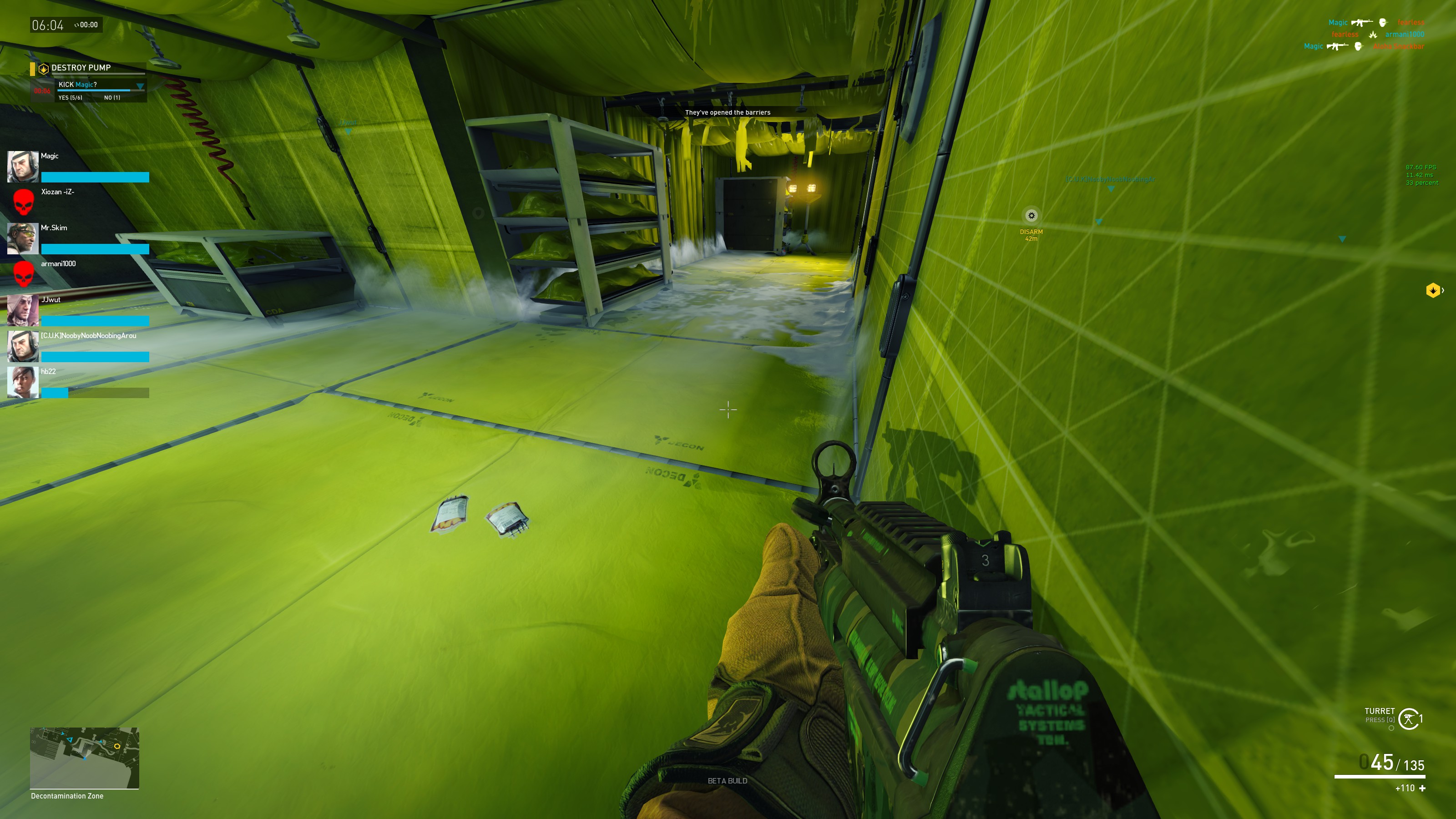Screen dimensions: 1456x819
Task: Vote NO on the Kick Magic poll
Action: point(112,98)
